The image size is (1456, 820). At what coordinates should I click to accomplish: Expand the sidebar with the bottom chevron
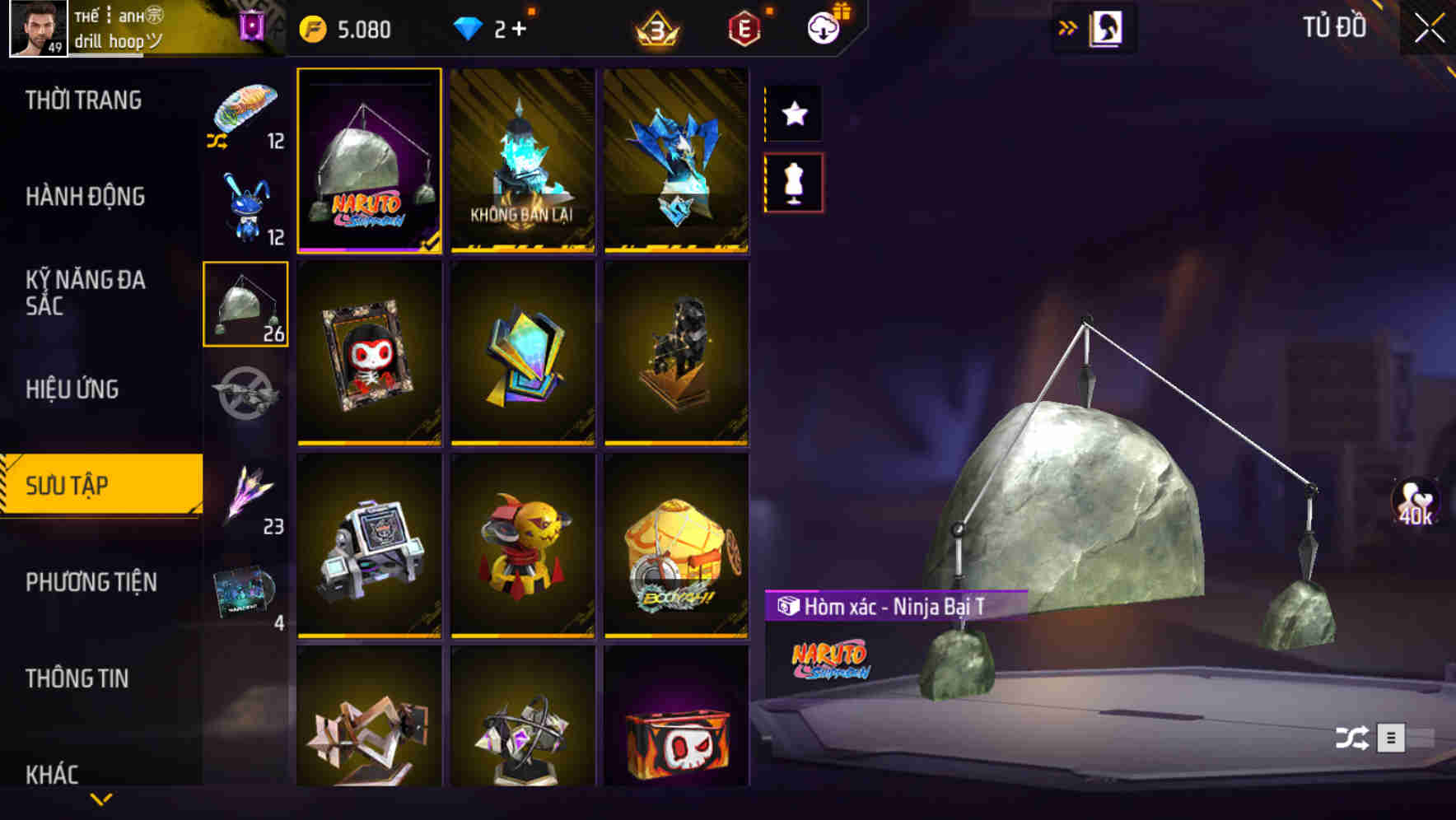(100, 799)
